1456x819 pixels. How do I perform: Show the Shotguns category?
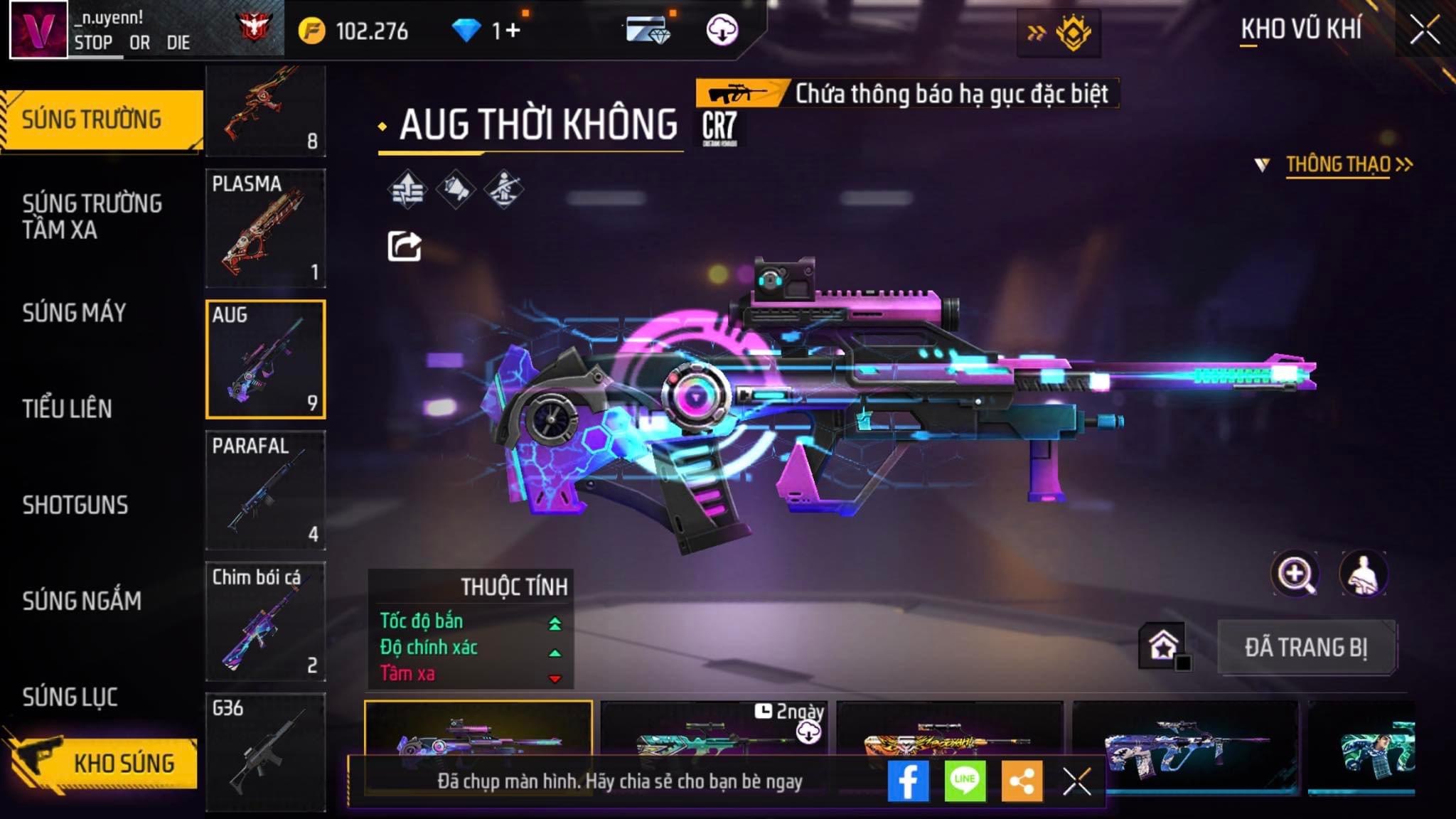(x=75, y=505)
